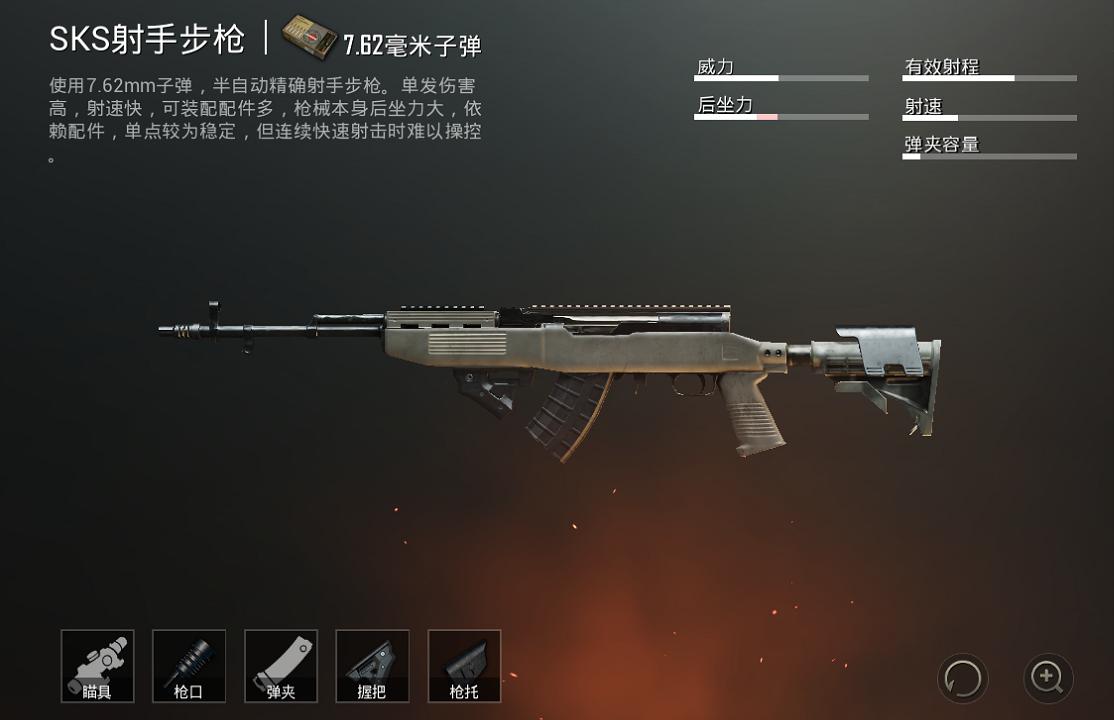
Task: Choose the 弹夹 magazine attachment slot
Action: point(281,665)
